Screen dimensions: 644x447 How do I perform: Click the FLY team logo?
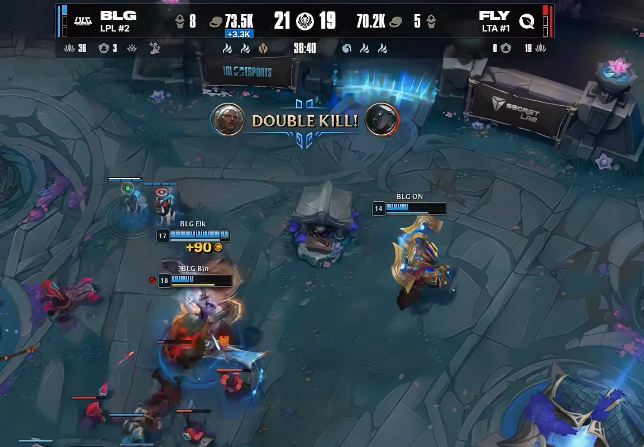[x=526, y=21]
